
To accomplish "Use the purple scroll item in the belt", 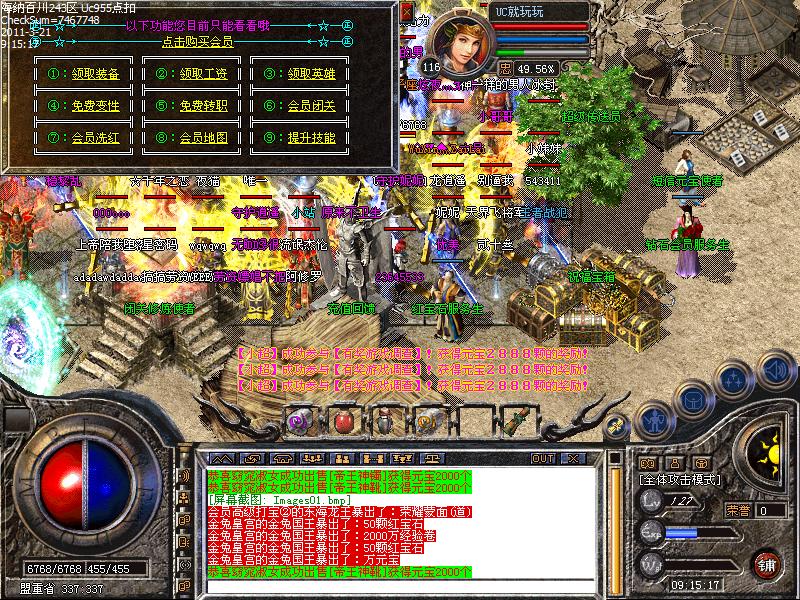I will point(297,420).
